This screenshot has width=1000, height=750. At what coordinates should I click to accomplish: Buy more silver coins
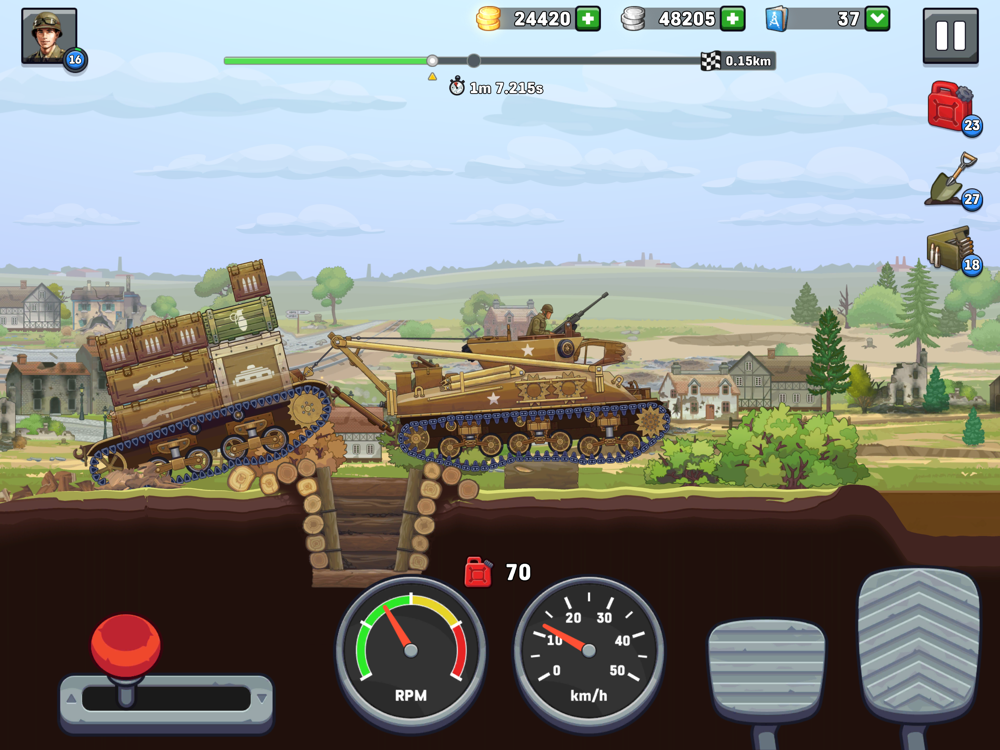pos(733,19)
